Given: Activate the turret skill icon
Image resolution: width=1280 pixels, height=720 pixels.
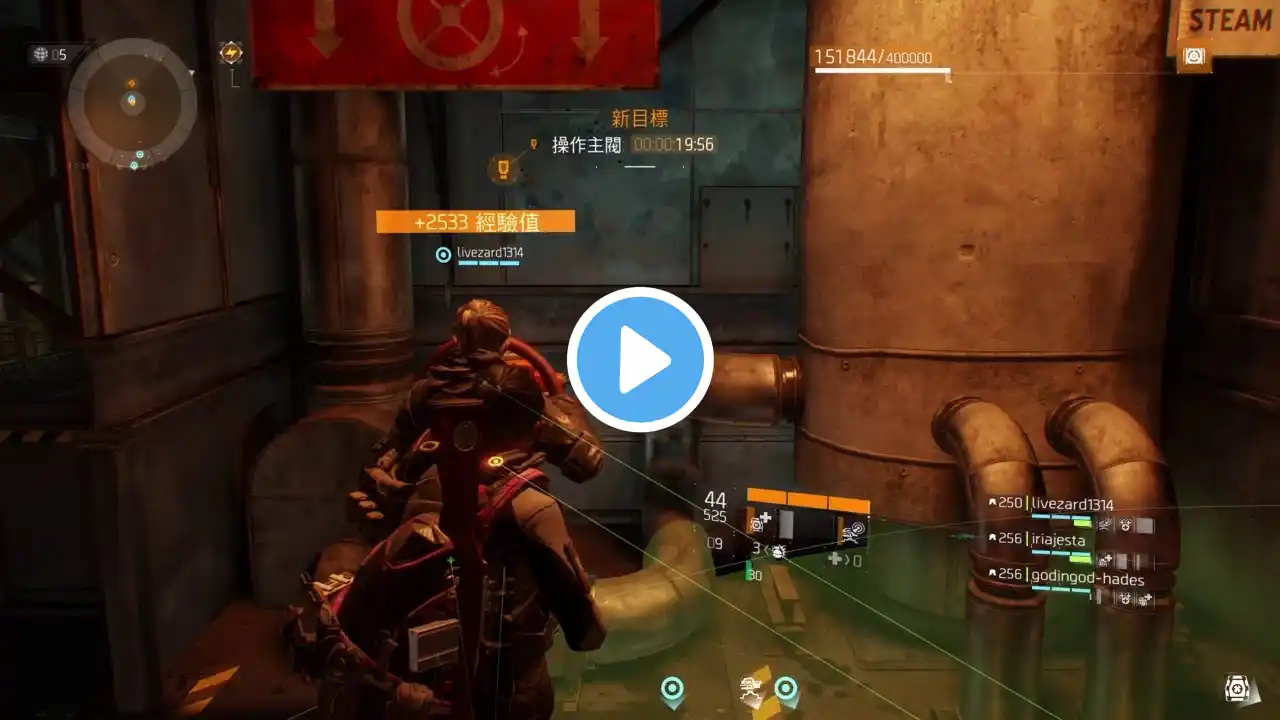Looking at the screenshot, I should point(853,534).
